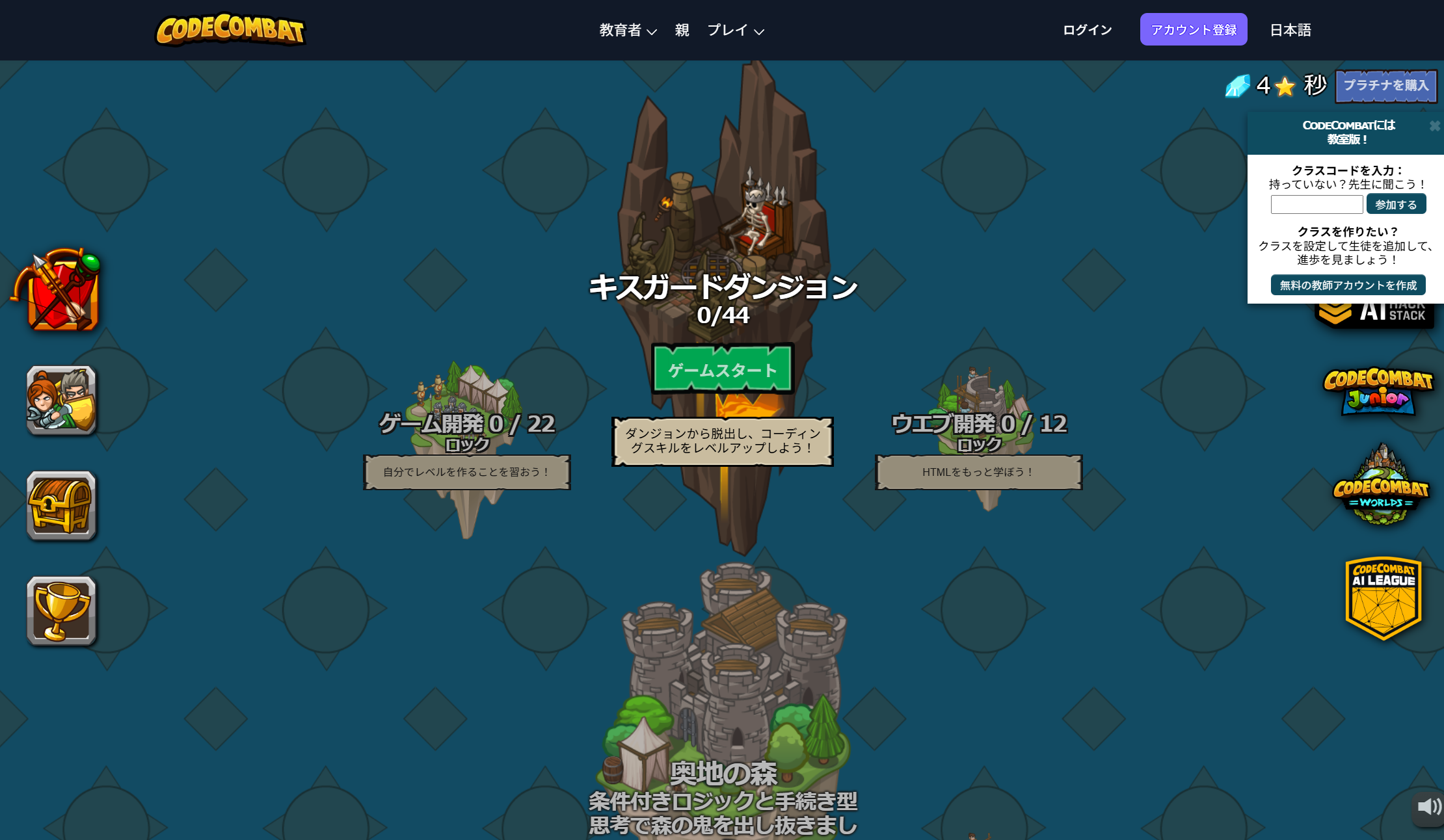Click the プラチナを購入 button
Image resolution: width=1444 pixels, height=840 pixels.
coord(1385,86)
